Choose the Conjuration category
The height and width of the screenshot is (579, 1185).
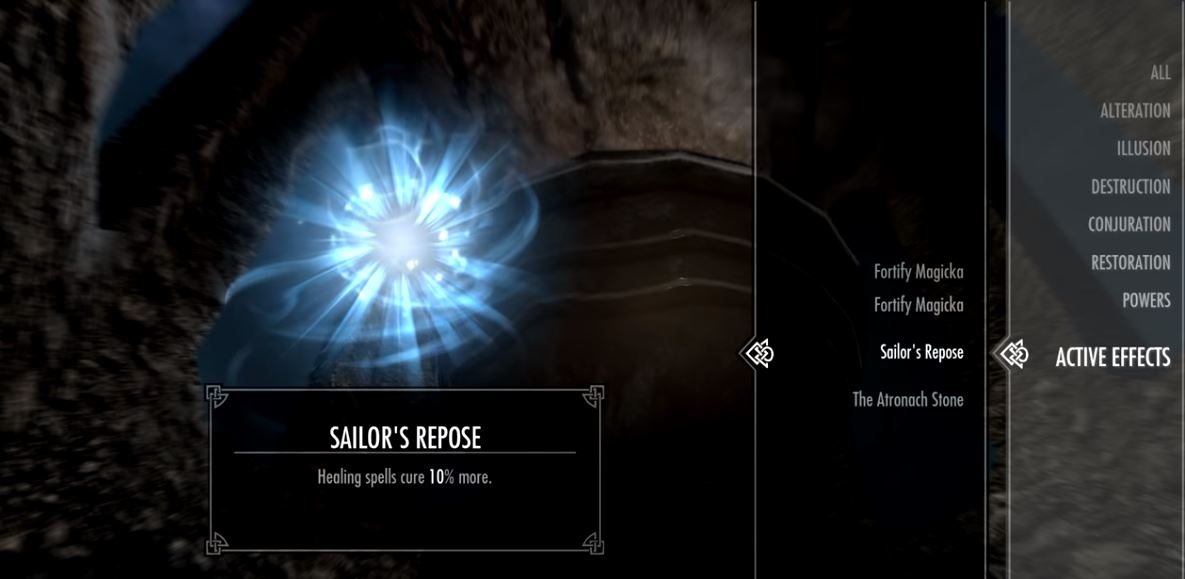(x=1128, y=225)
